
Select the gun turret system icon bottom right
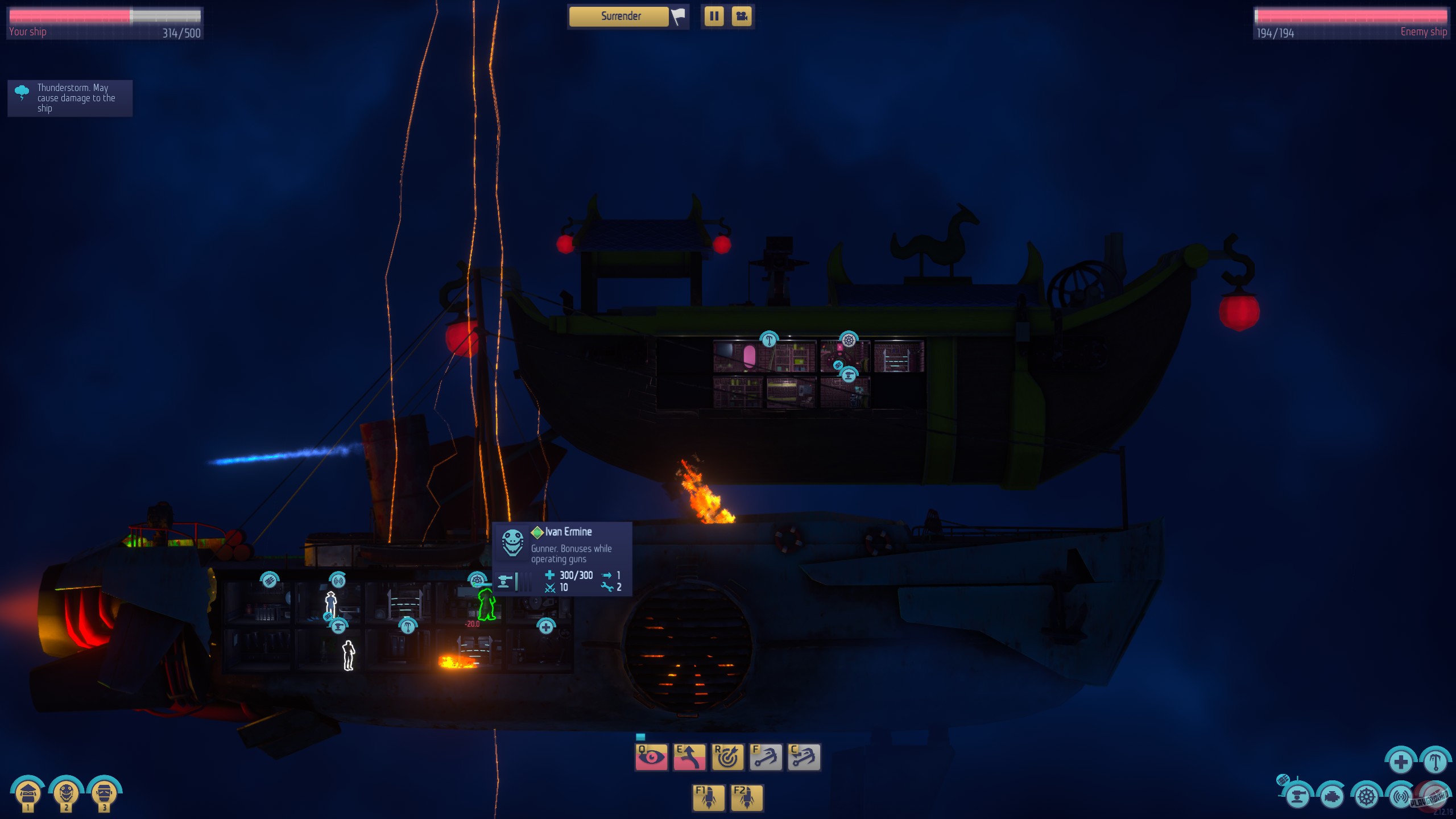coord(1297,798)
